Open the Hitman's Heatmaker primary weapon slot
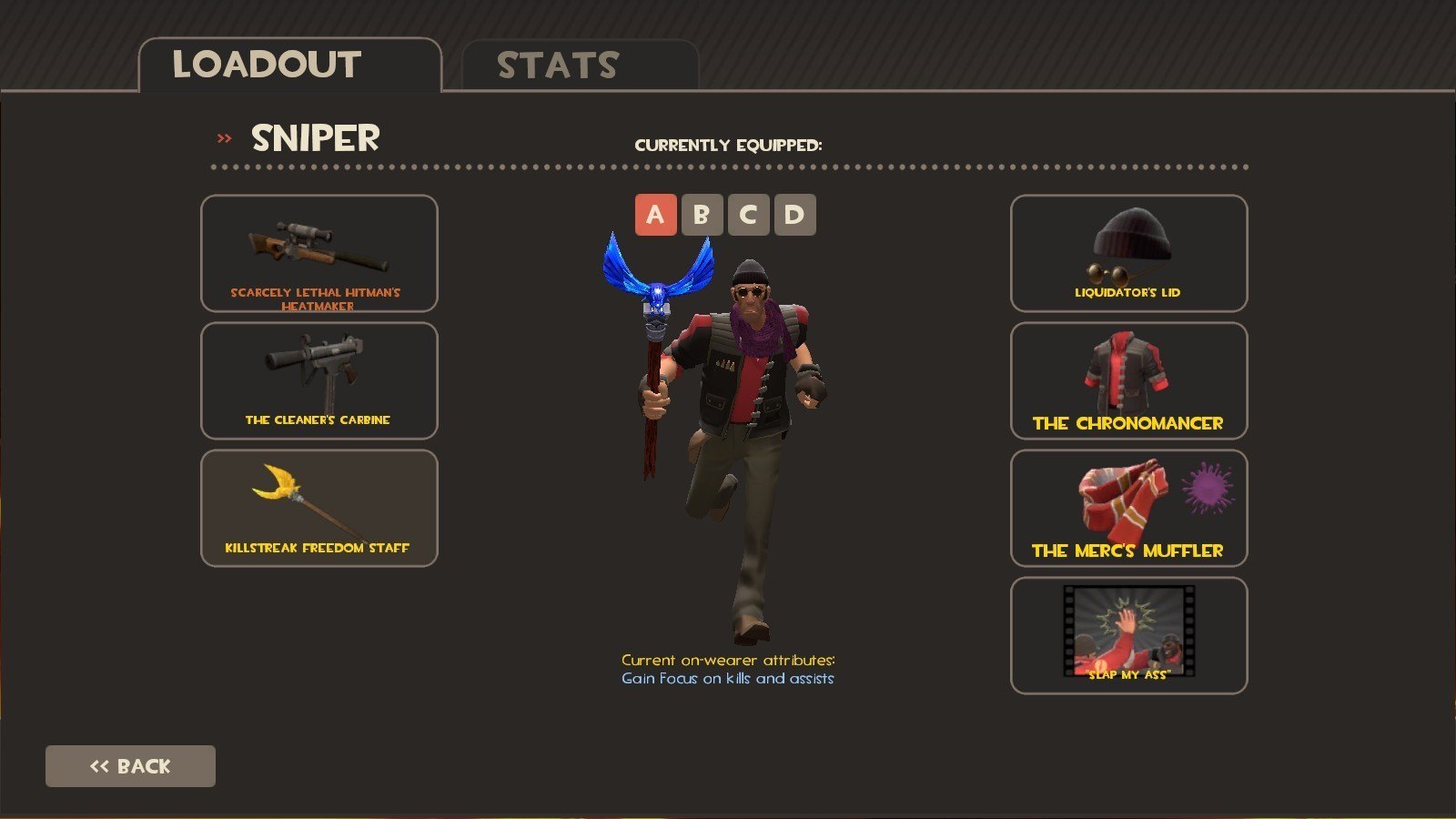This screenshot has width=1456, height=819. 318,253
